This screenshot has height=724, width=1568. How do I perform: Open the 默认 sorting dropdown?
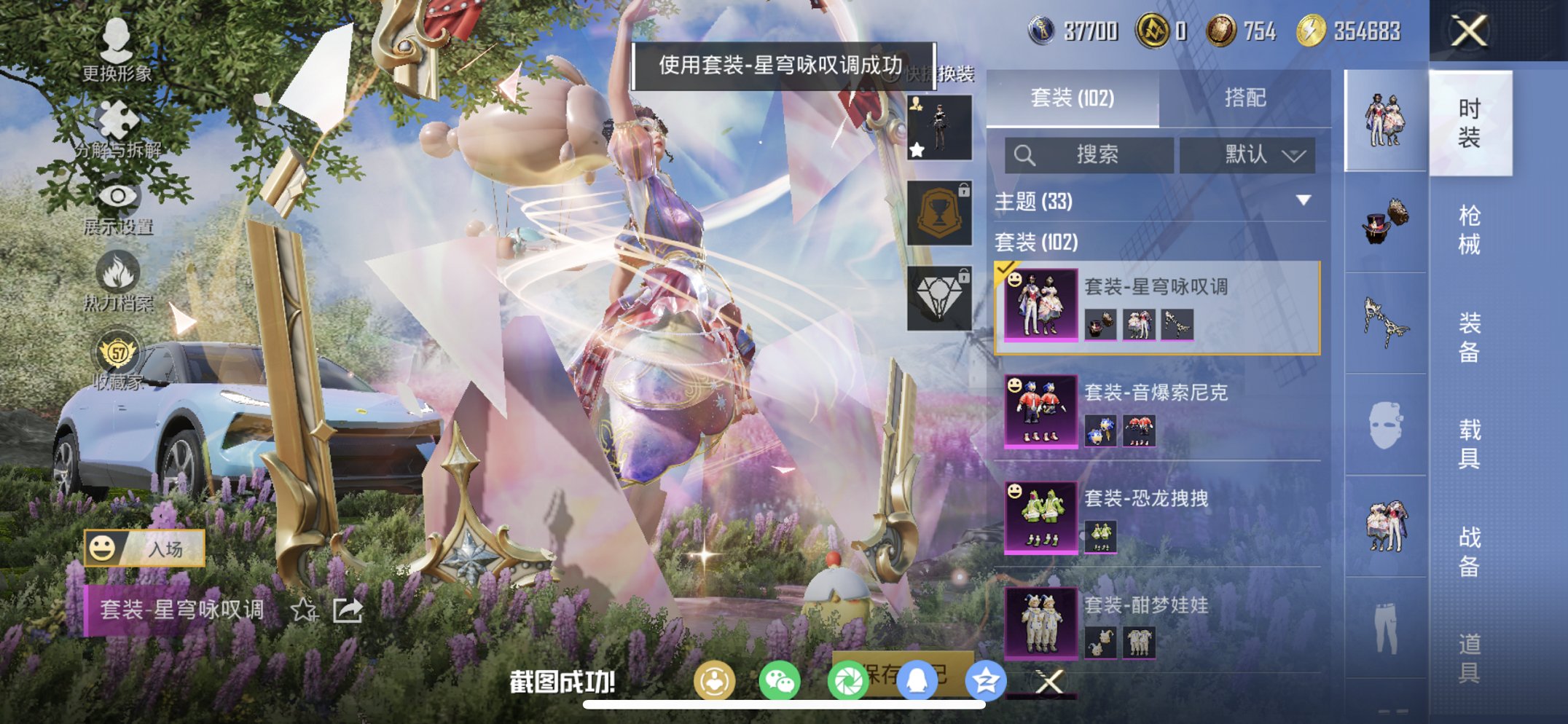pyautogui.click(x=1247, y=154)
